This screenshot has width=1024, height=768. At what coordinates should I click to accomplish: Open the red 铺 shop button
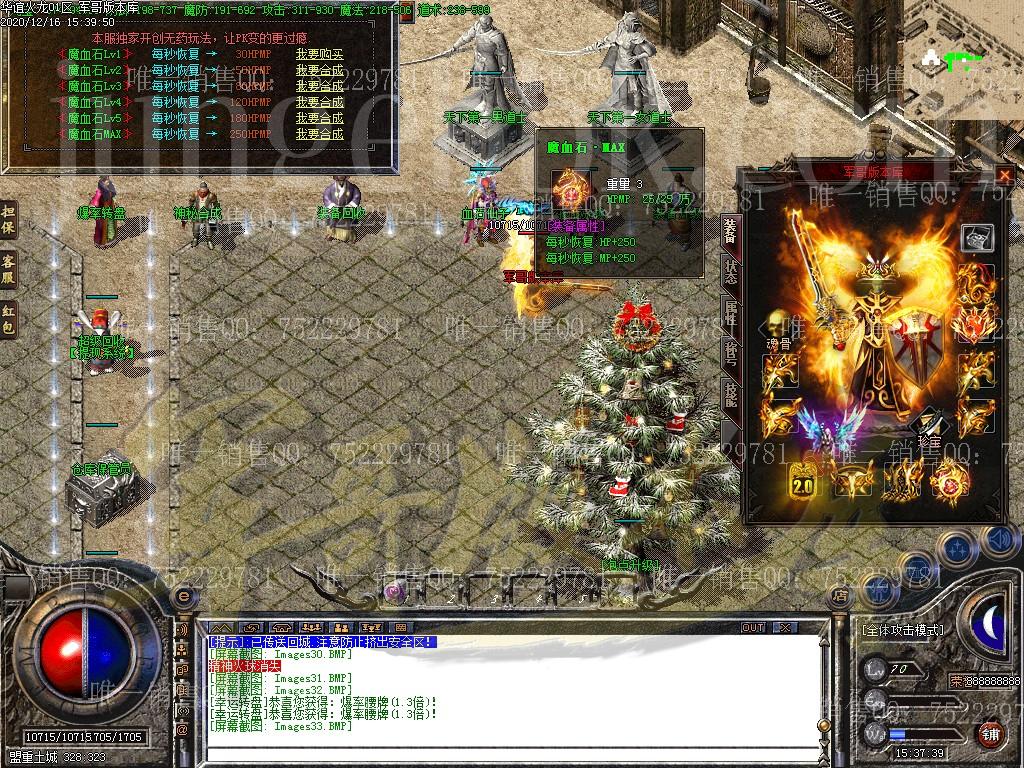pos(990,735)
